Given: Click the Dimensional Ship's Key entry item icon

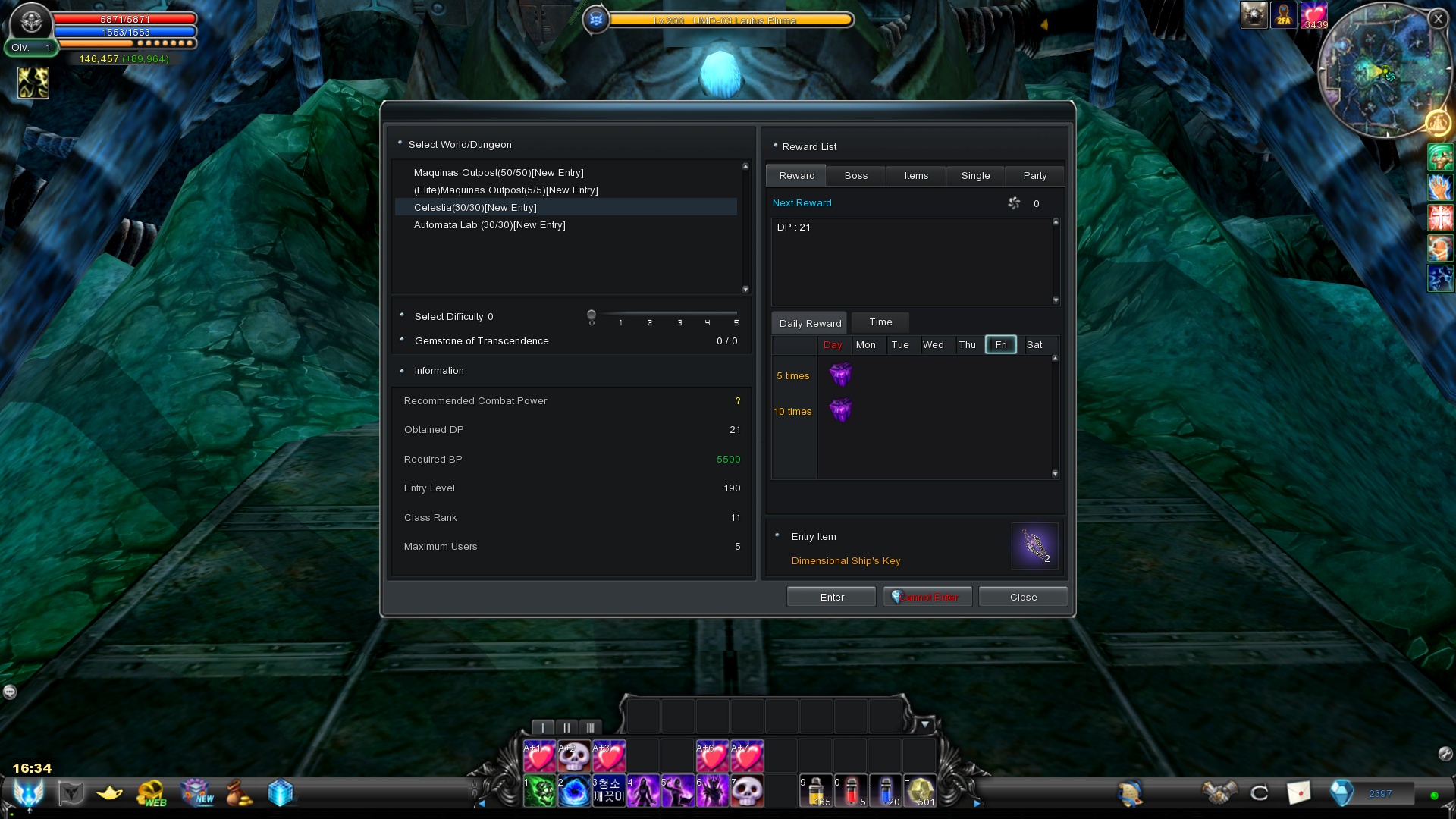Looking at the screenshot, I should [1034, 546].
